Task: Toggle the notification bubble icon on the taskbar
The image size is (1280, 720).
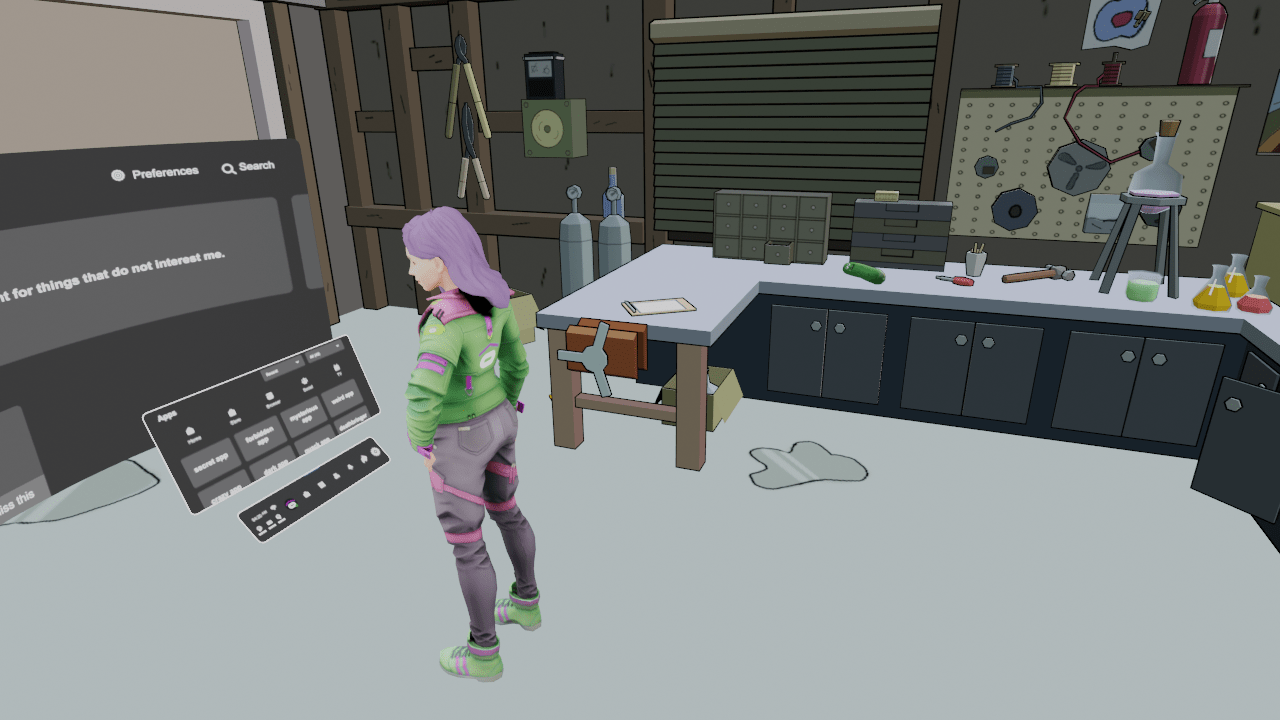Action: [273, 508]
